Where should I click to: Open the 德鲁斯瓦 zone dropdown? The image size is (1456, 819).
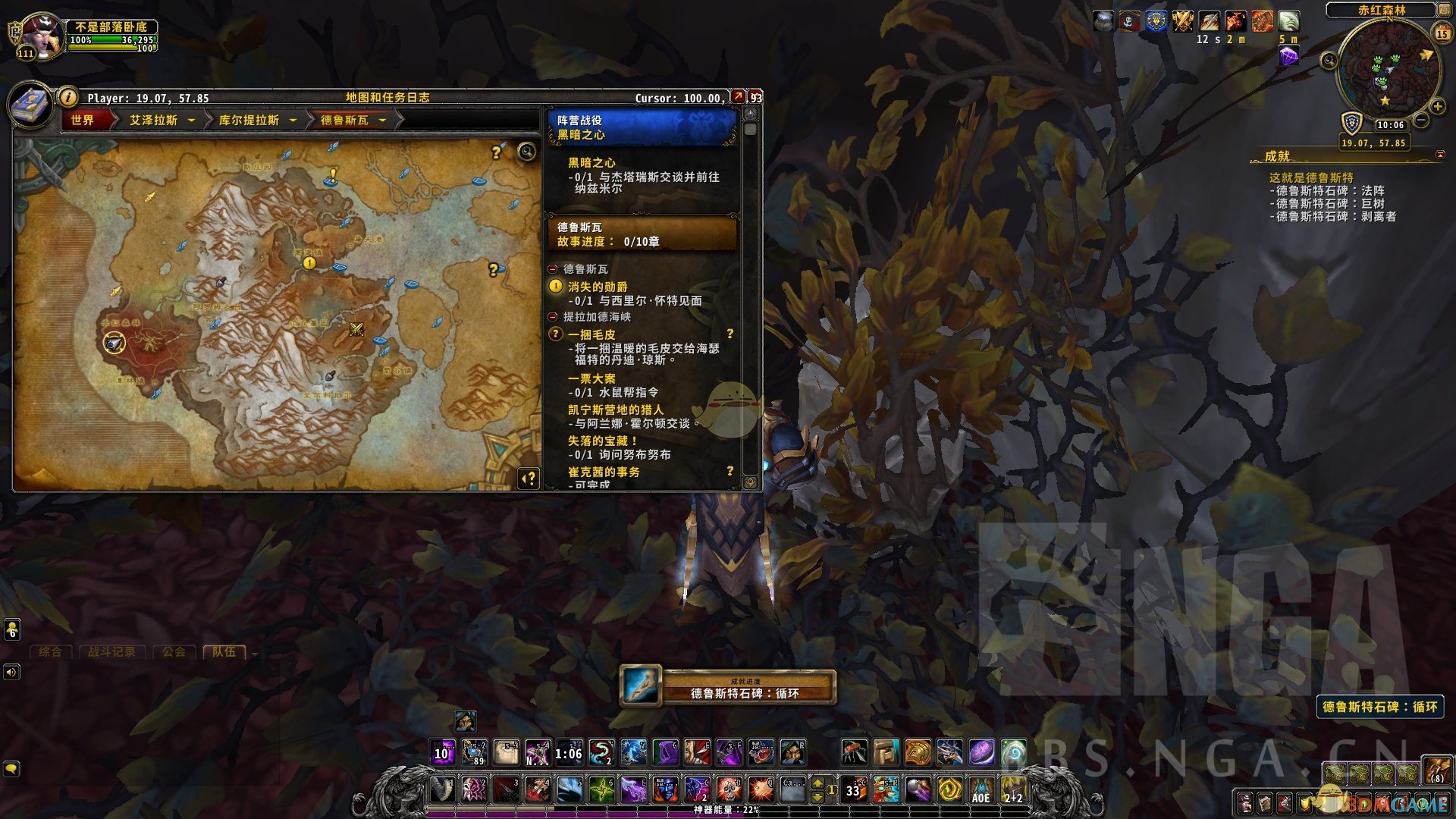[x=382, y=120]
